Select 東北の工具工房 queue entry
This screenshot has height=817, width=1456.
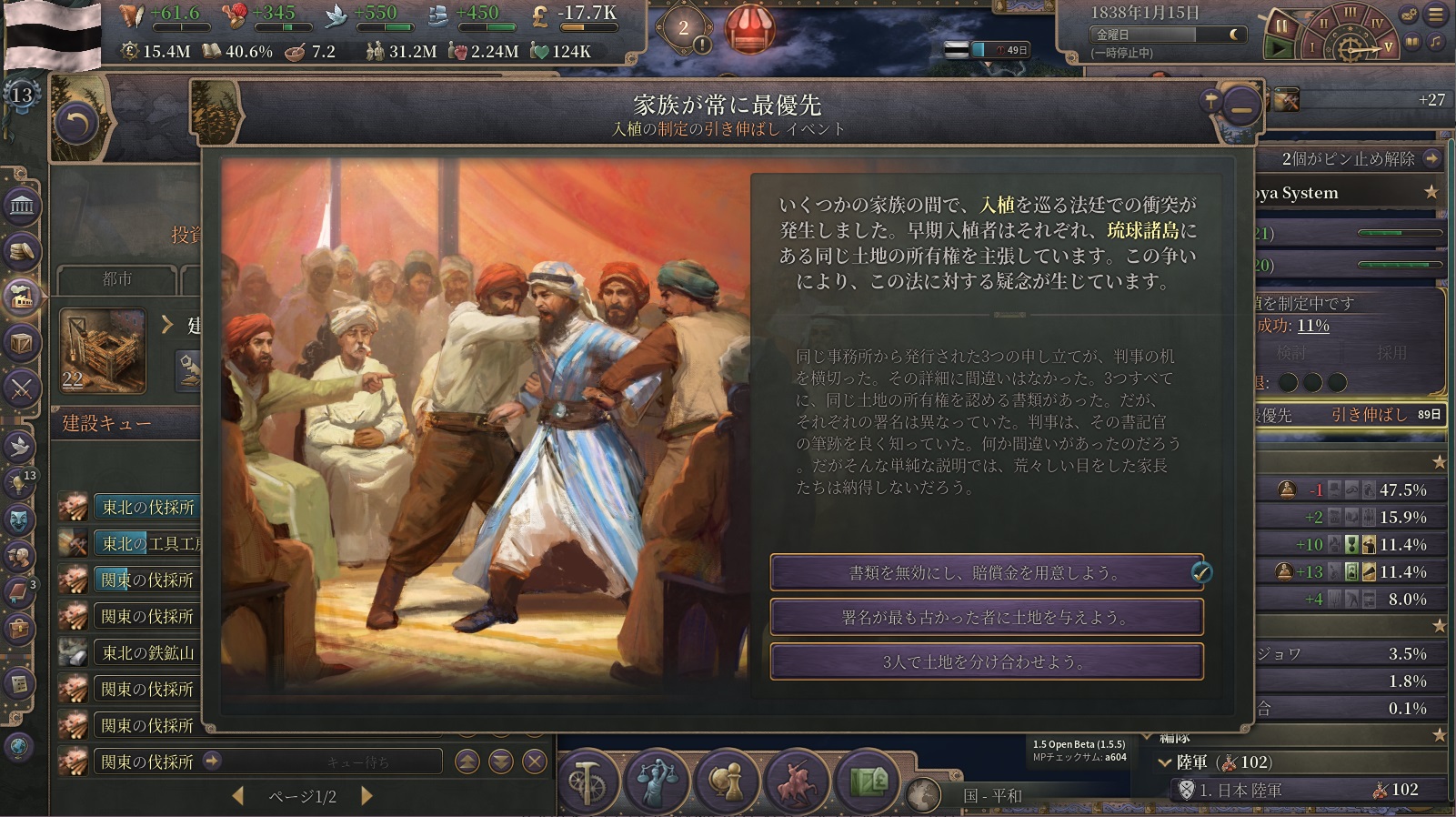[149, 543]
